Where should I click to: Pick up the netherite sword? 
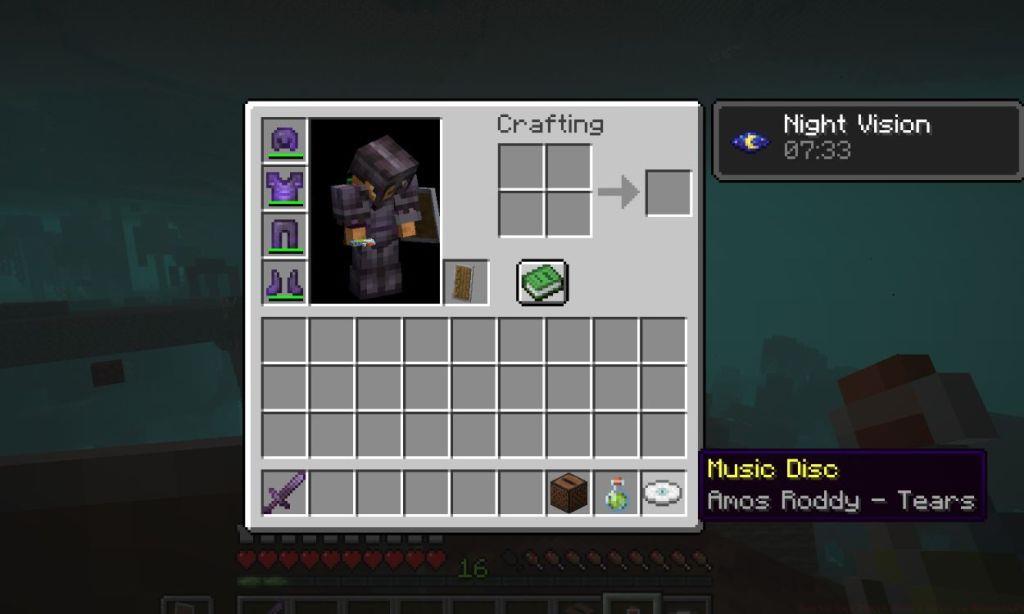(285, 493)
